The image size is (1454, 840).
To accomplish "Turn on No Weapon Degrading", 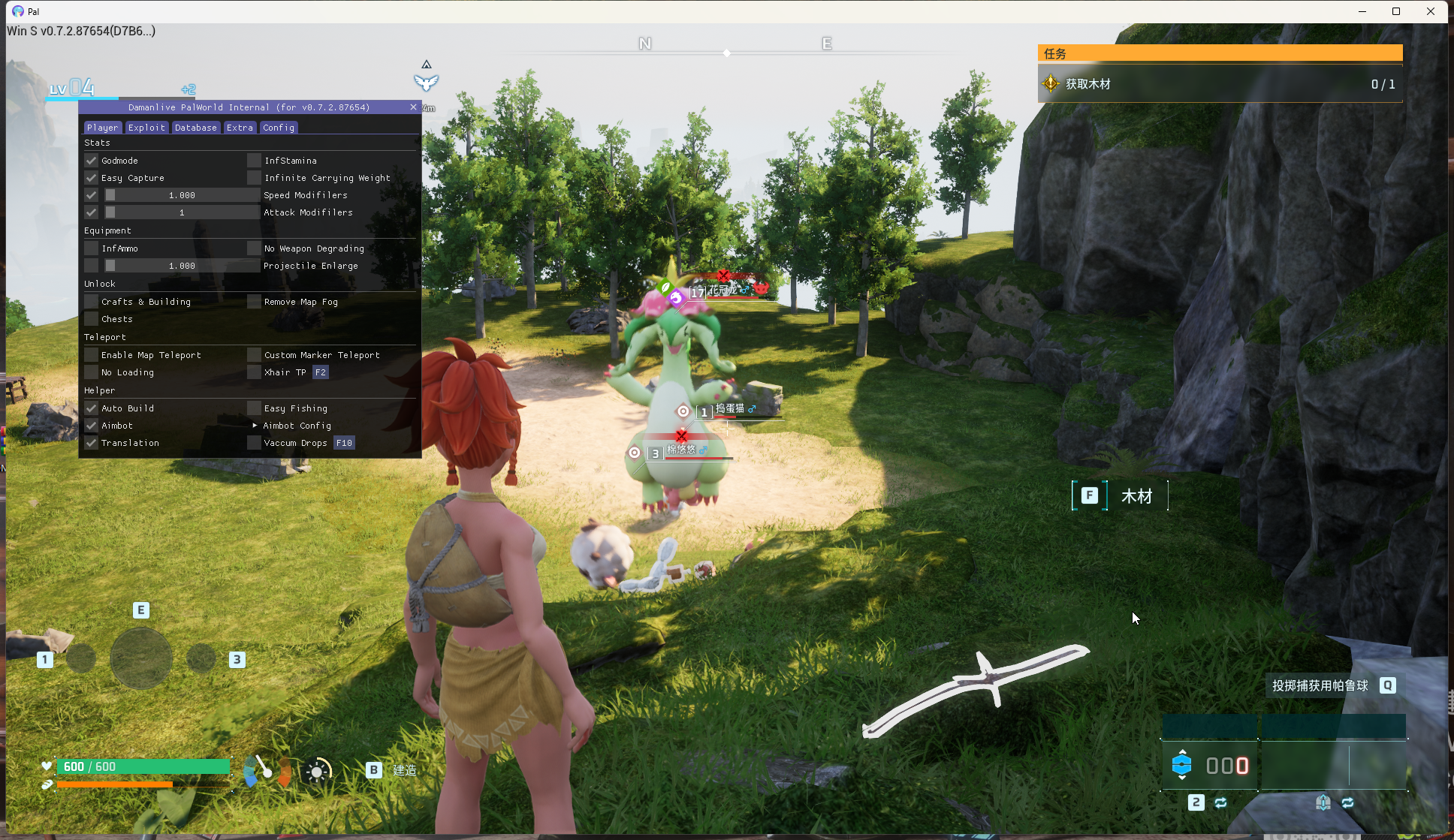I will tap(255, 248).
